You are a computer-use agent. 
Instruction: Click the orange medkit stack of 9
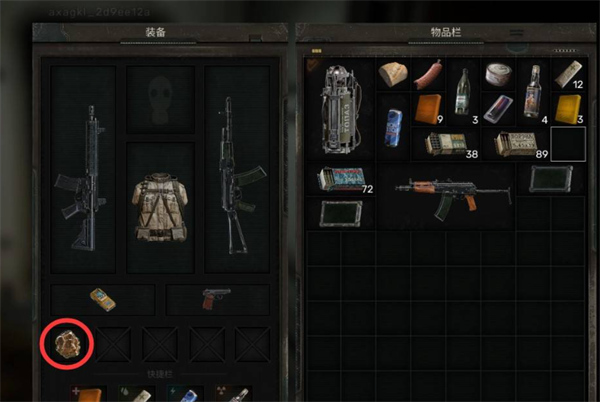[x=429, y=108]
